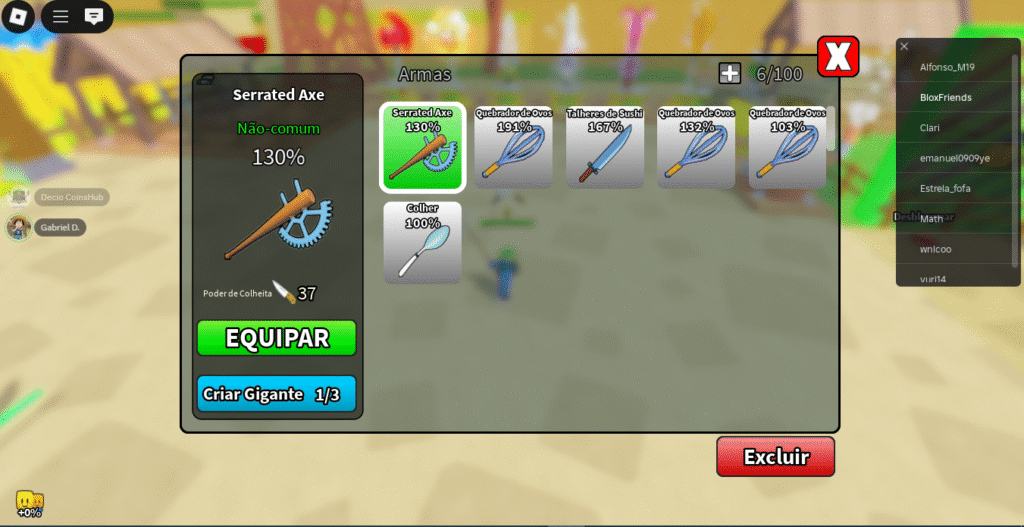Click the yellow +0% boost icon

click(x=29, y=503)
